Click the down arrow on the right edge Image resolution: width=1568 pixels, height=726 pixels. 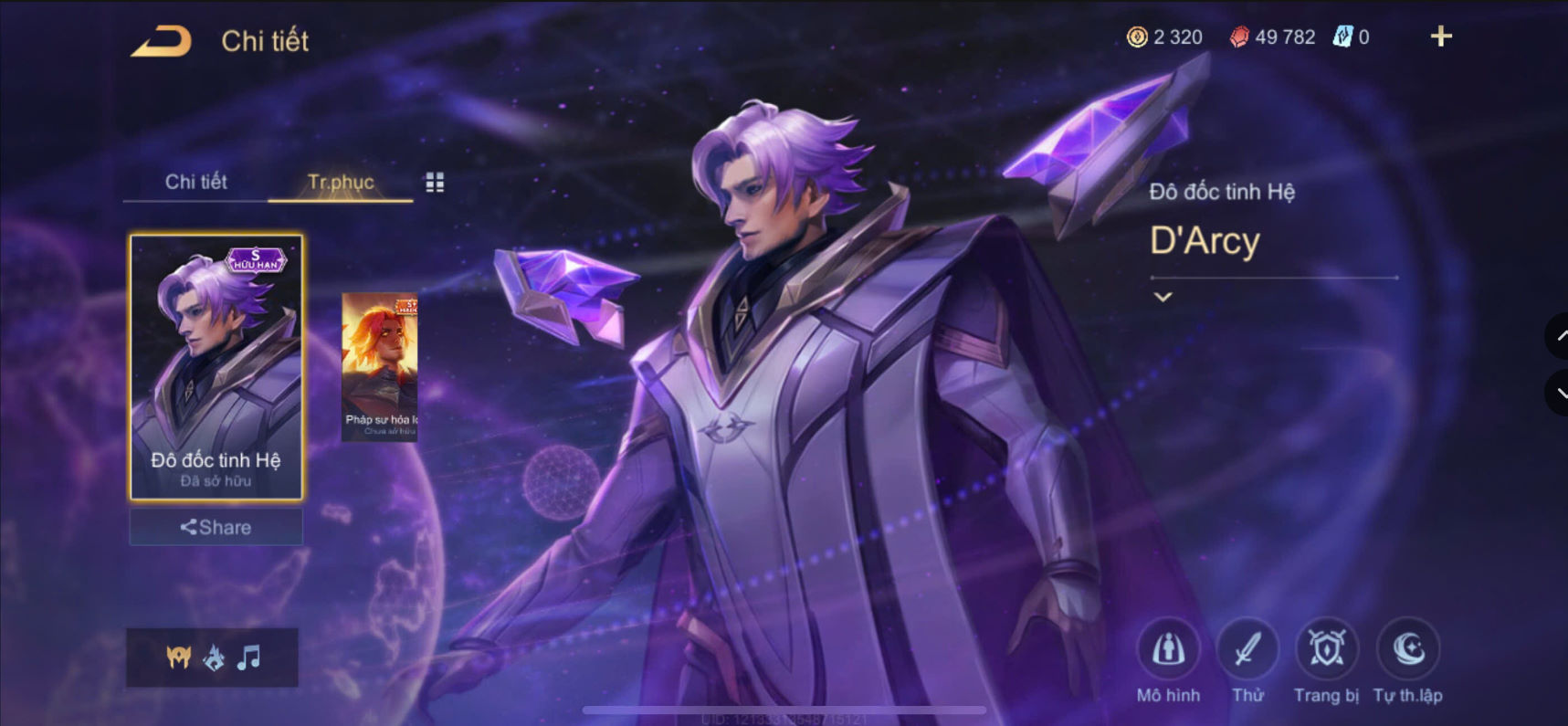pos(1558,393)
